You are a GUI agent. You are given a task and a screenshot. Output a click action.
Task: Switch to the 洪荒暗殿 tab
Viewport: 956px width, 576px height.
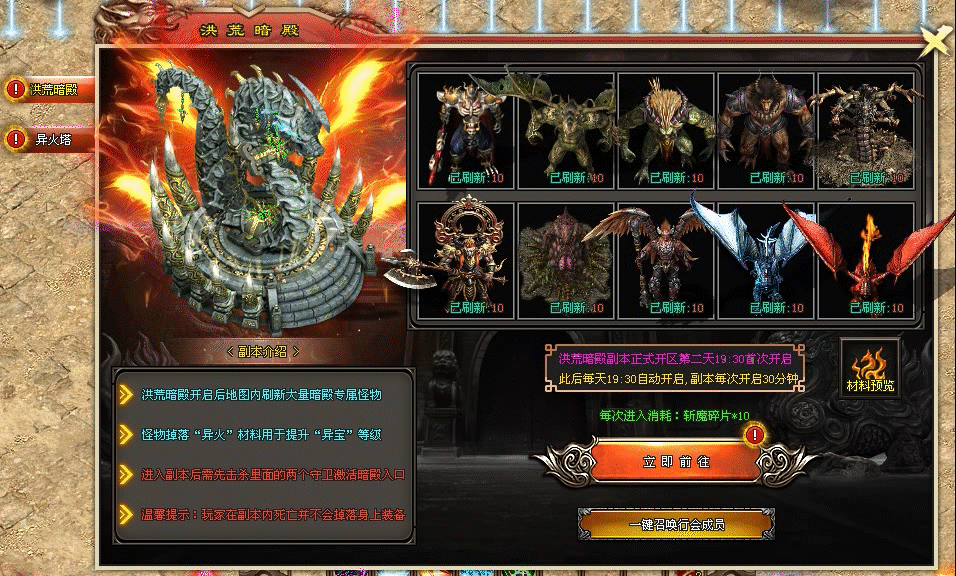coord(48,89)
